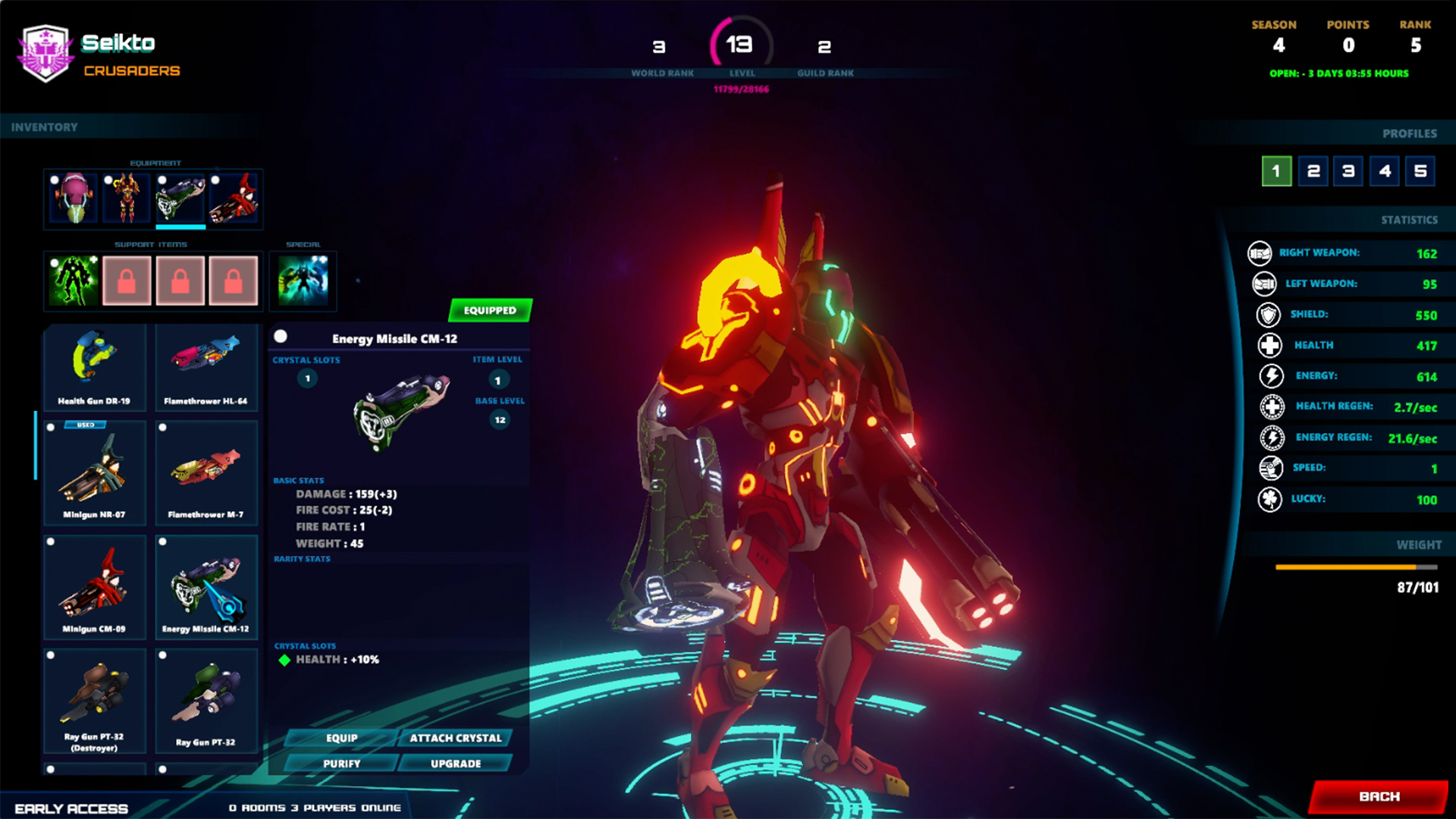Switch to profile 2
This screenshot has height=819, width=1456.
point(1313,171)
